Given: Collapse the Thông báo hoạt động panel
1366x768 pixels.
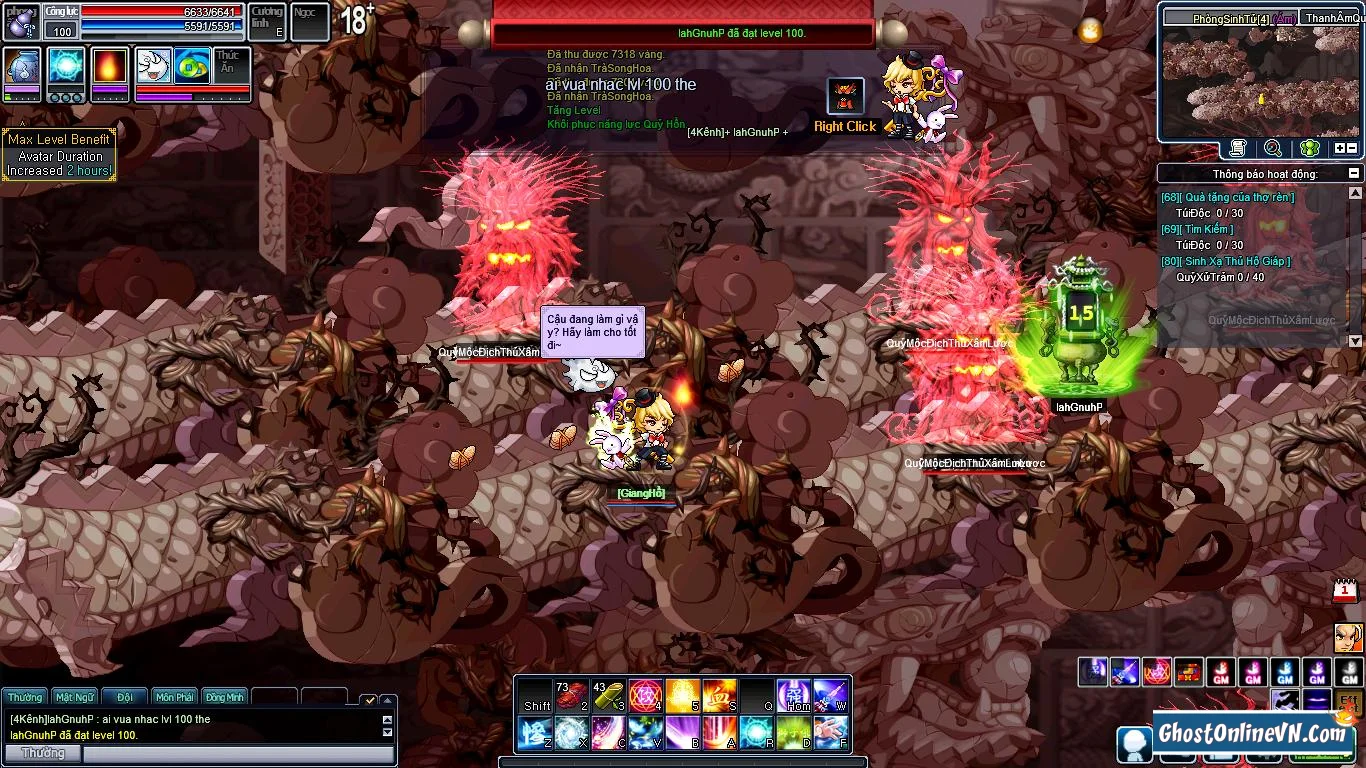Looking at the screenshot, I should pos(1354,173).
